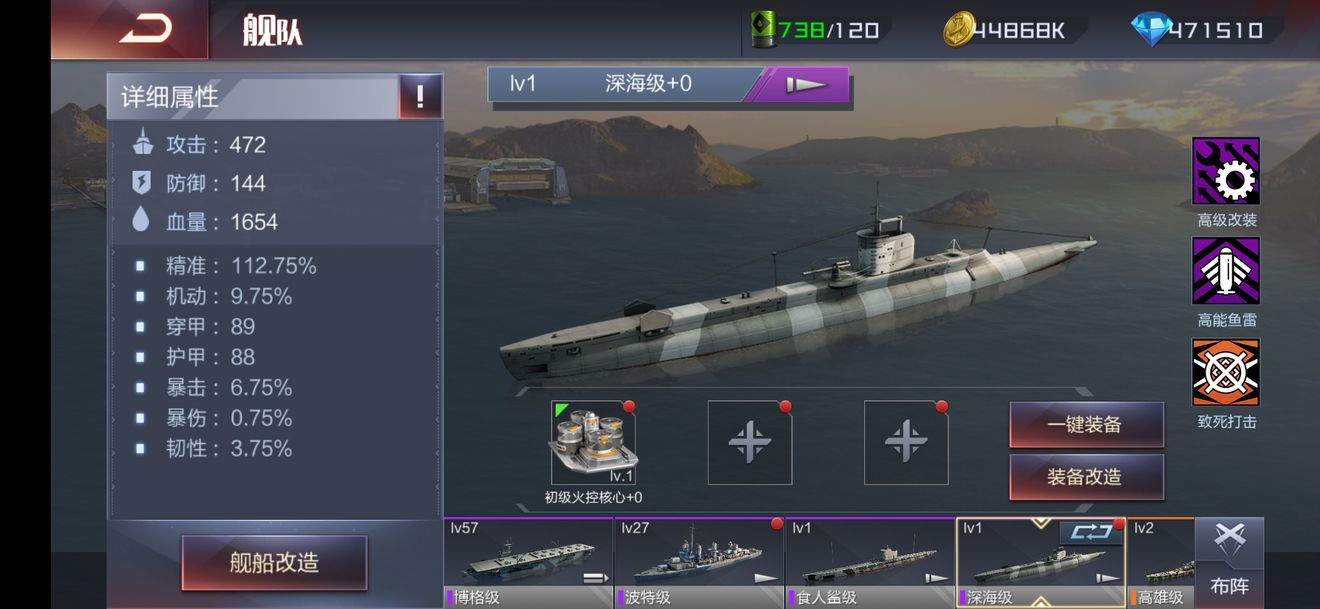Choose the 博格级 lv57 carrier card
Image resolution: width=1320 pixels, height=609 pixels.
click(x=528, y=563)
